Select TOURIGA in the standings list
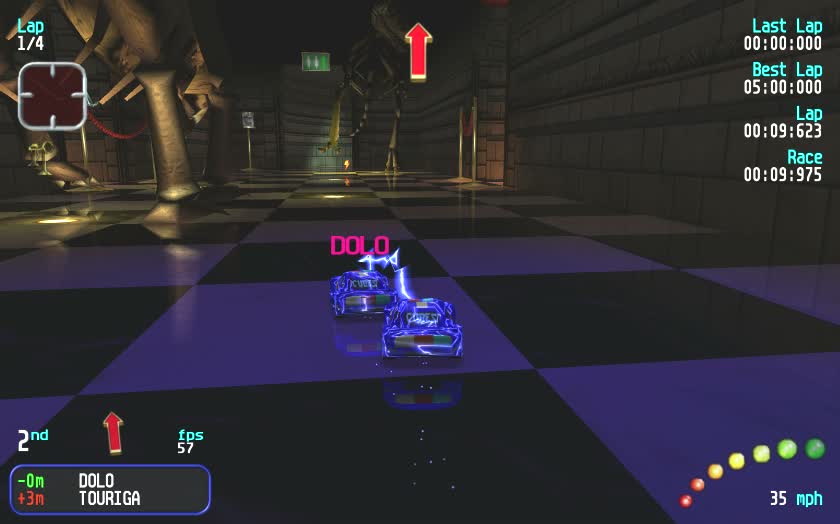The width and height of the screenshot is (840, 524). [x=109, y=498]
